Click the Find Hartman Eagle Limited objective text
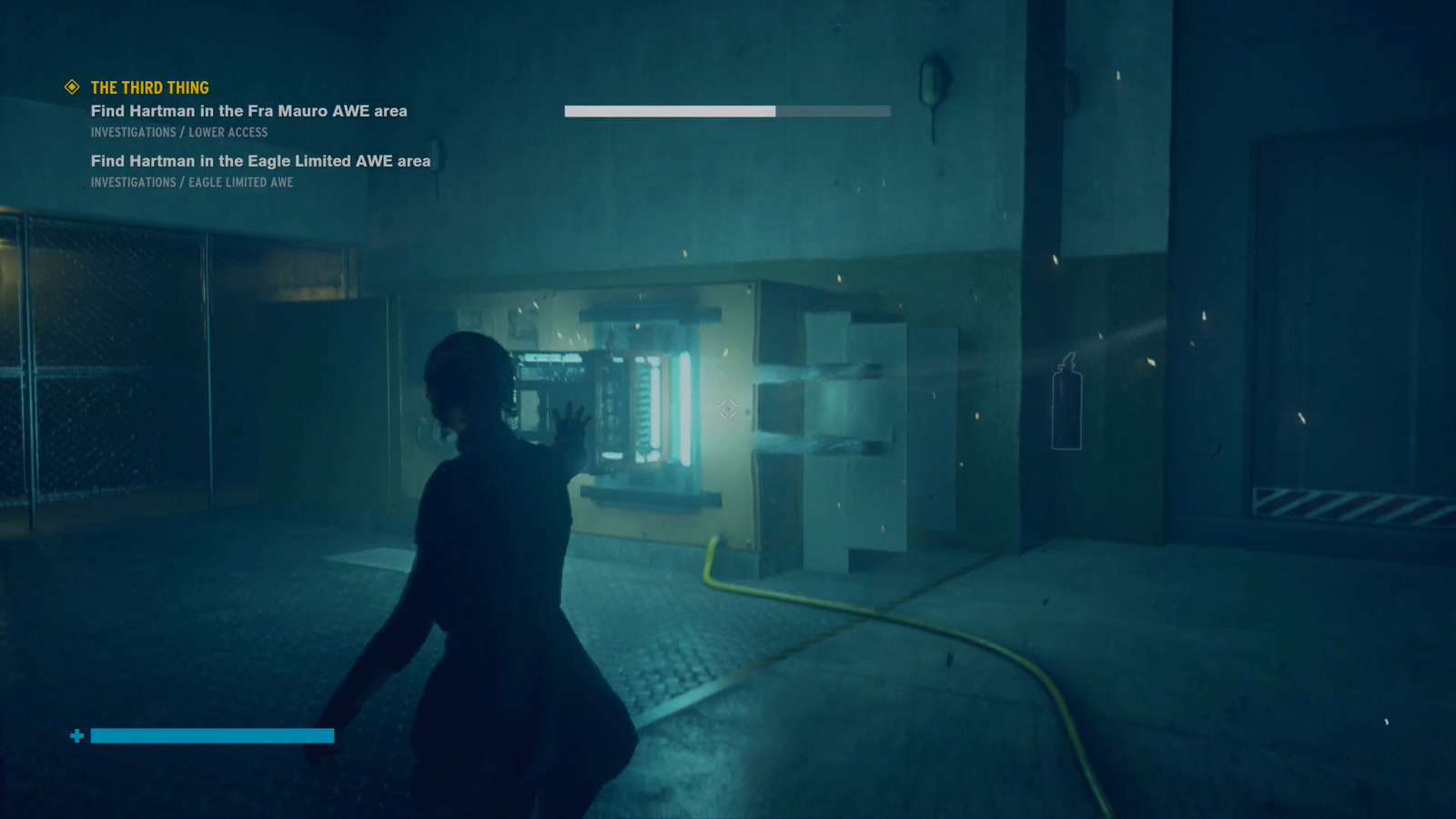 (x=259, y=161)
